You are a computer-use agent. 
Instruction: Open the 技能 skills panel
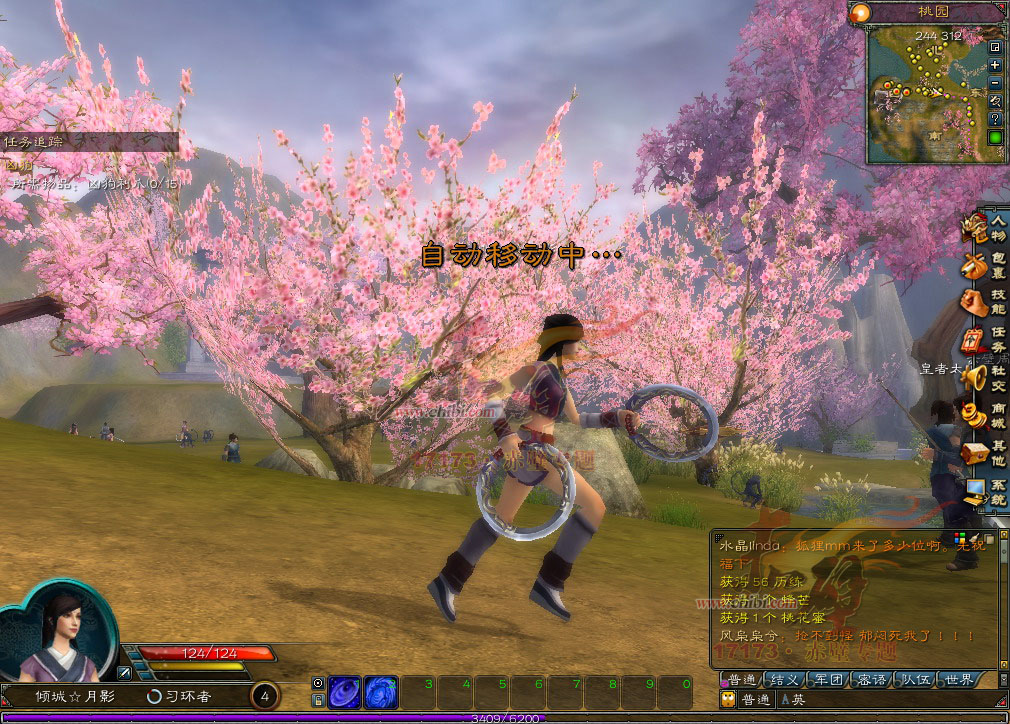point(986,302)
